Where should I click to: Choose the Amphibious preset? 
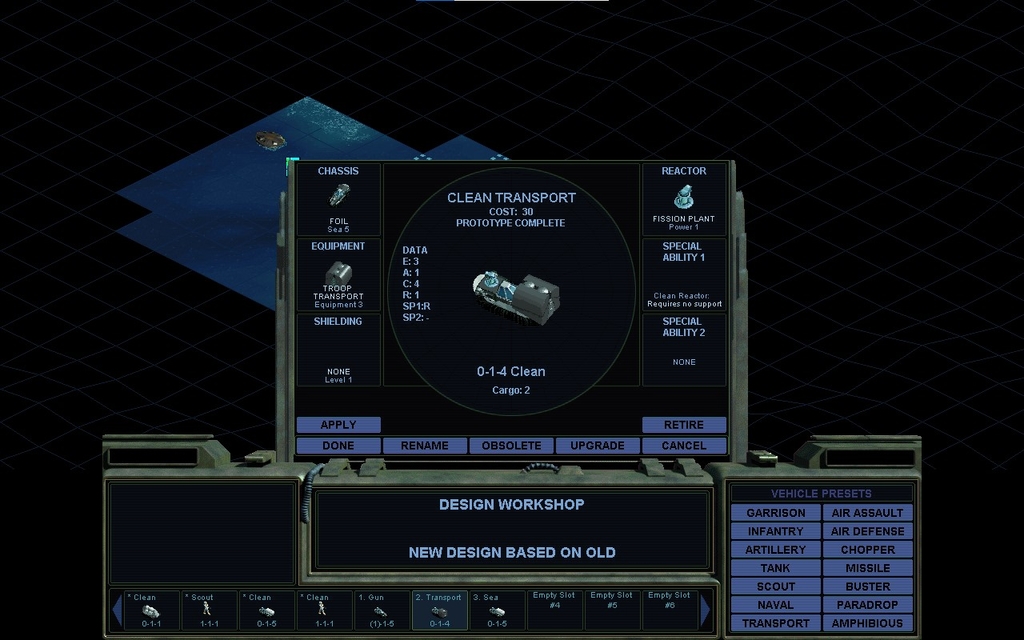tap(867, 624)
